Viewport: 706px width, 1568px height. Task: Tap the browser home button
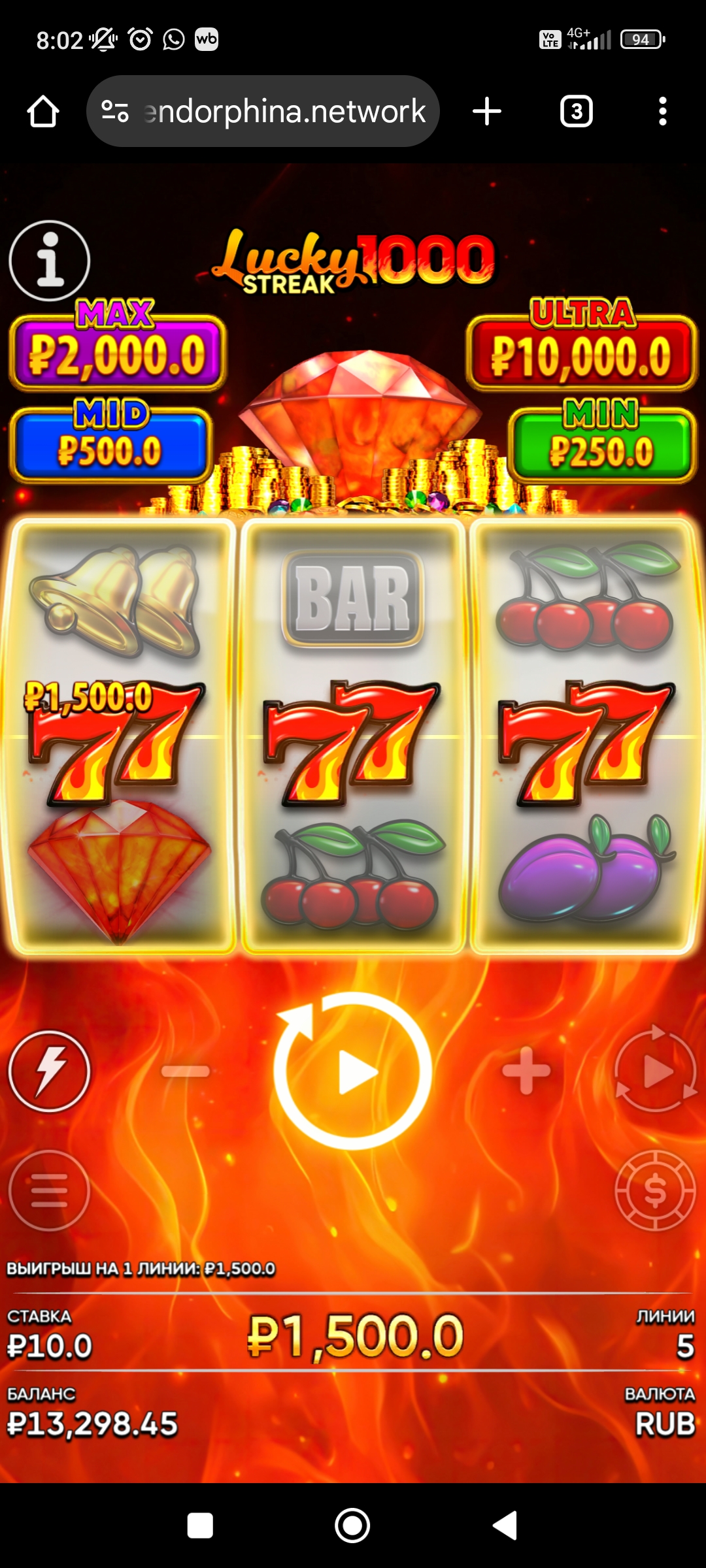pyautogui.click(x=43, y=112)
